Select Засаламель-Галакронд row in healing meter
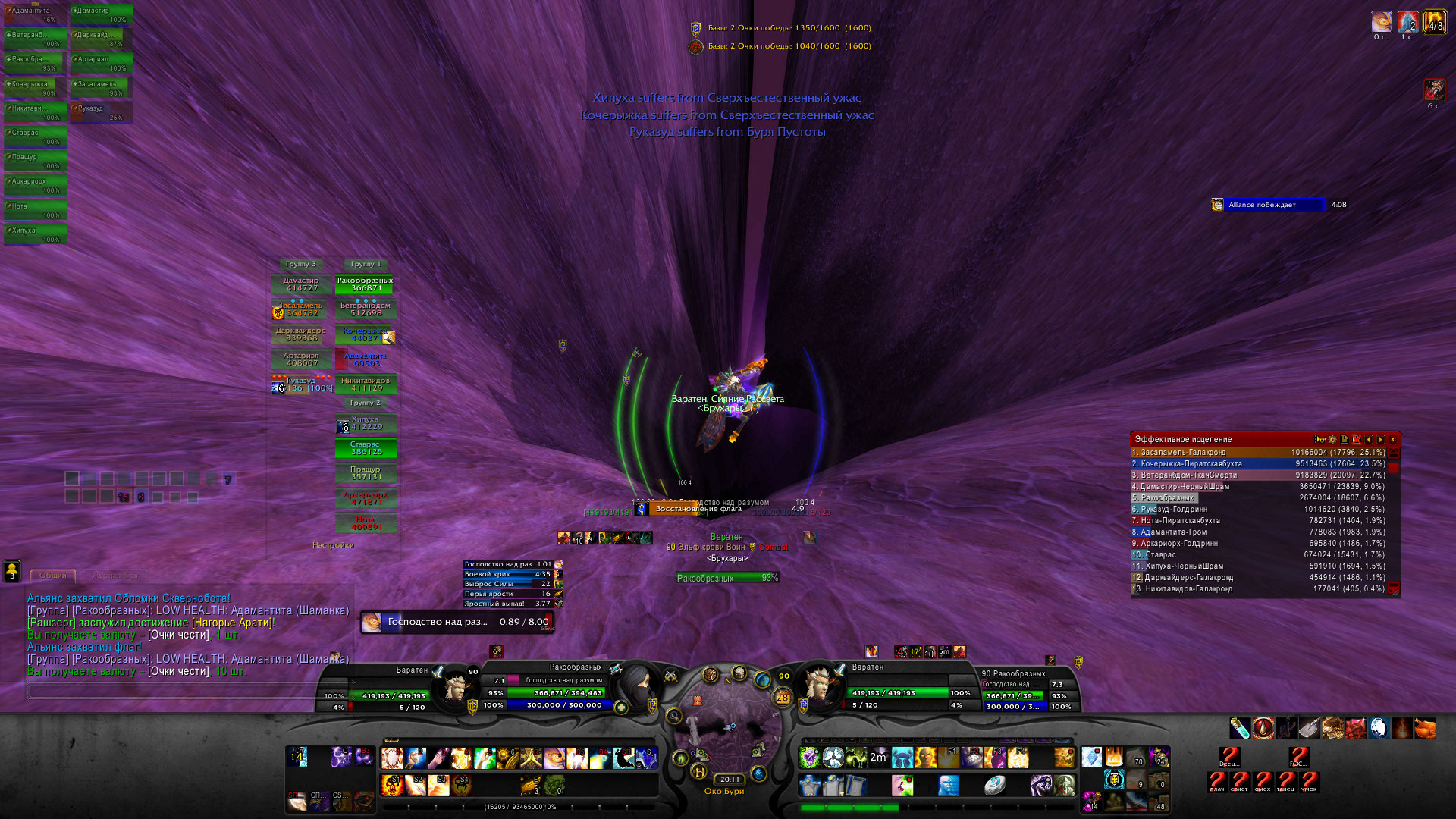Image resolution: width=1456 pixels, height=819 pixels. coord(1259,453)
